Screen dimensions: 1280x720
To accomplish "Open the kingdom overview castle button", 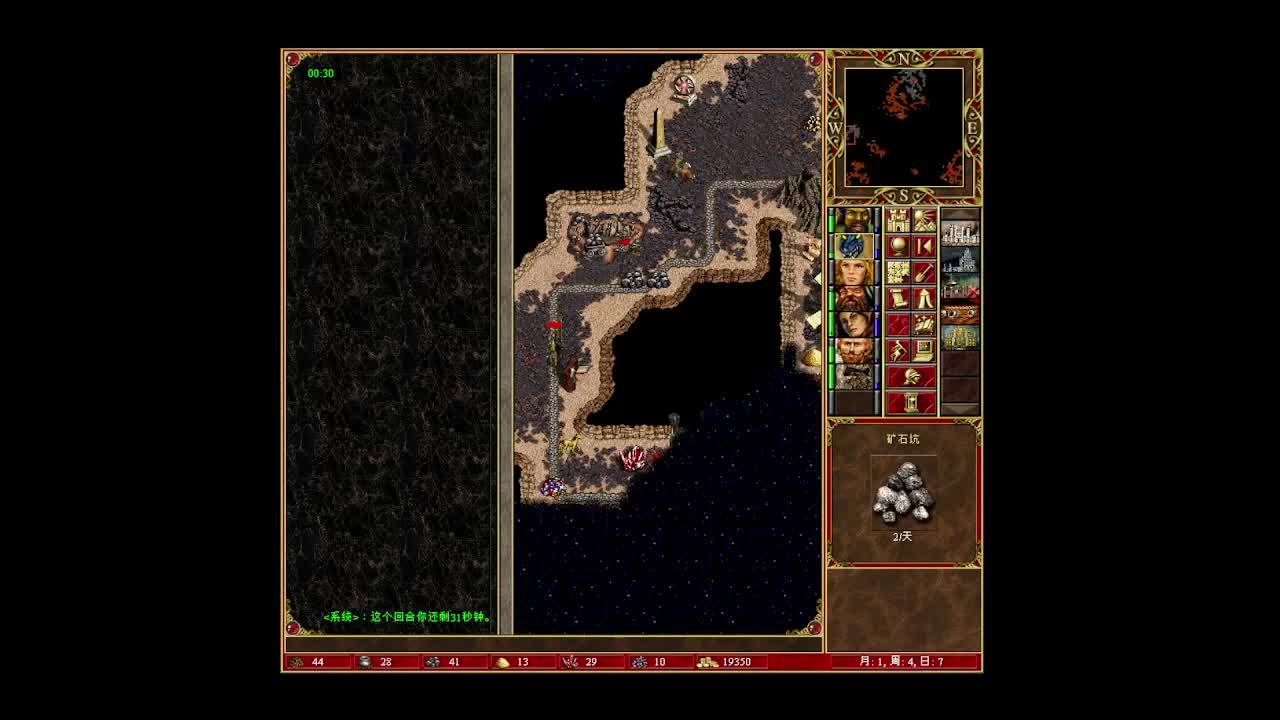I will (x=898, y=220).
